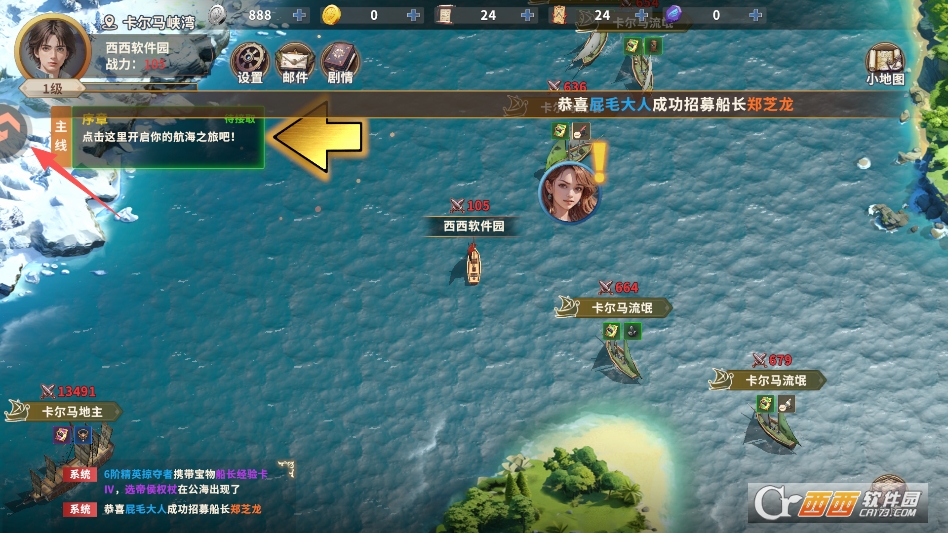Click the 卡尔马峡湾 location label
This screenshot has height=533, width=948.
pos(153,19)
